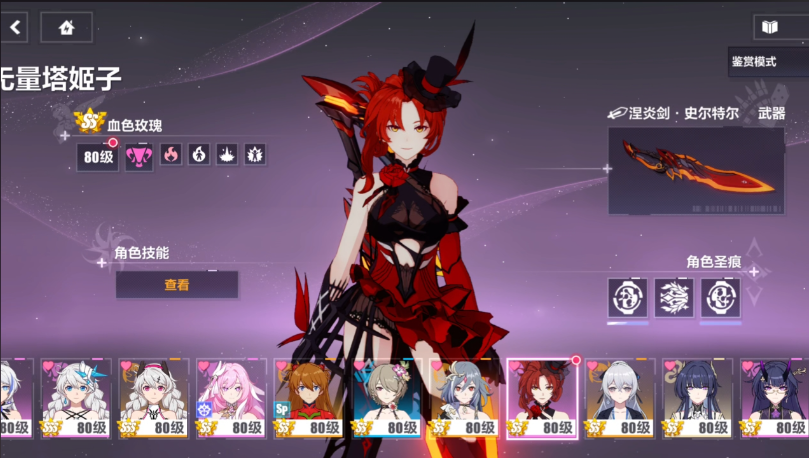809x458 pixels.
Task: Open the book icon menu
Action: pos(768,27)
